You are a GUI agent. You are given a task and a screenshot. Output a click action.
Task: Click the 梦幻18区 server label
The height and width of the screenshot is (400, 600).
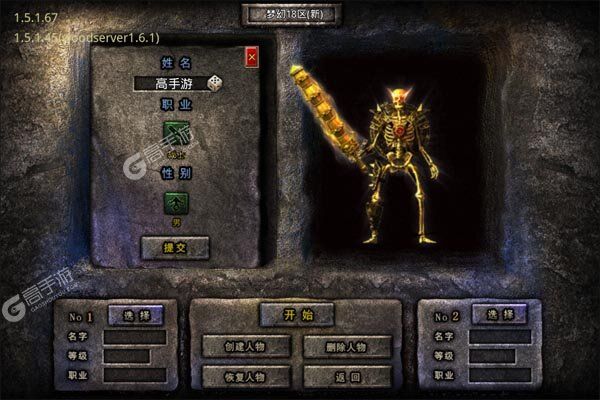click(x=291, y=14)
